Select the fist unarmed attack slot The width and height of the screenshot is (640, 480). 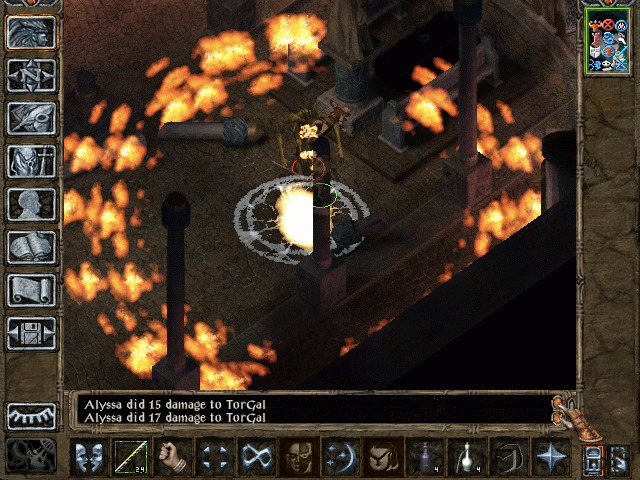173,456
